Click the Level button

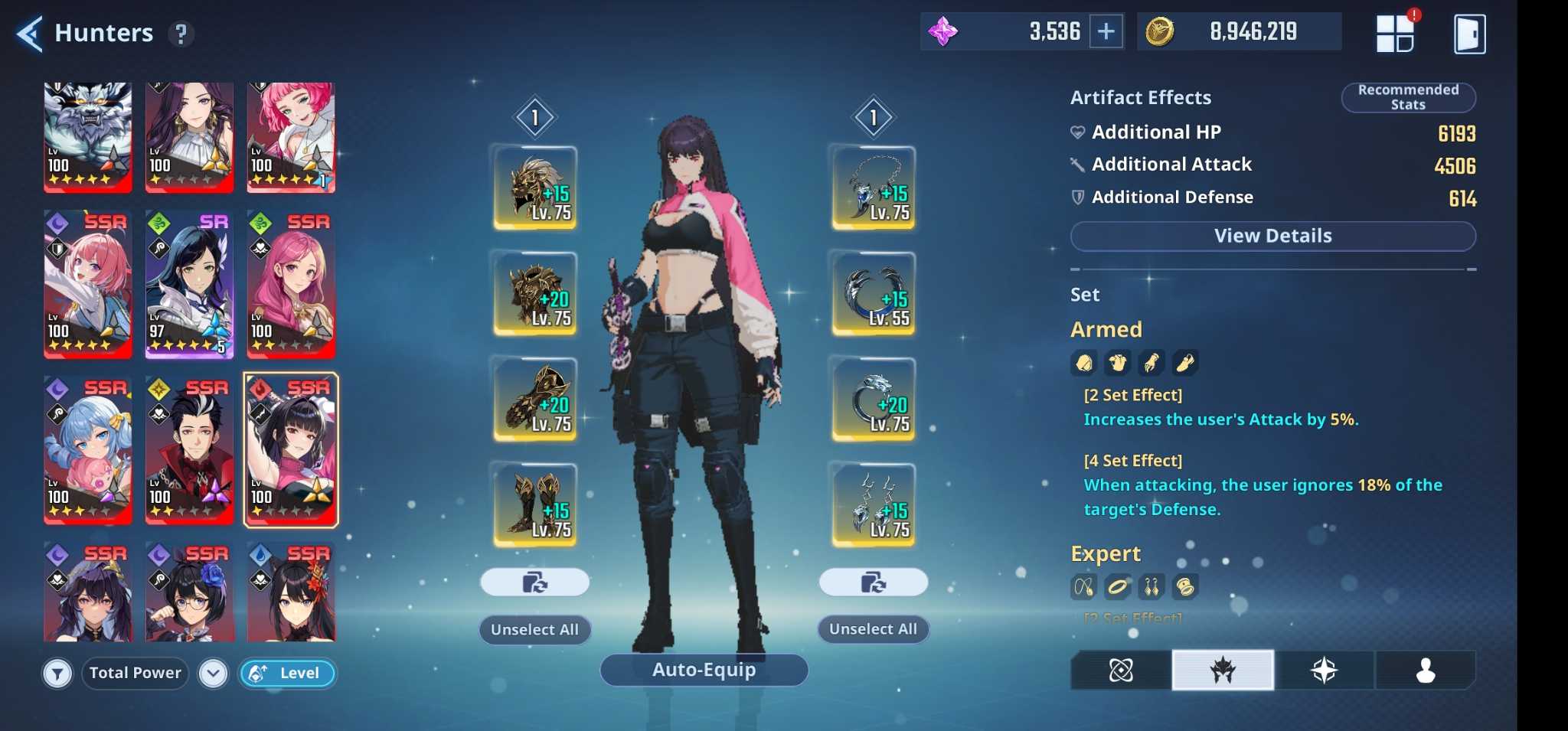[288, 674]
